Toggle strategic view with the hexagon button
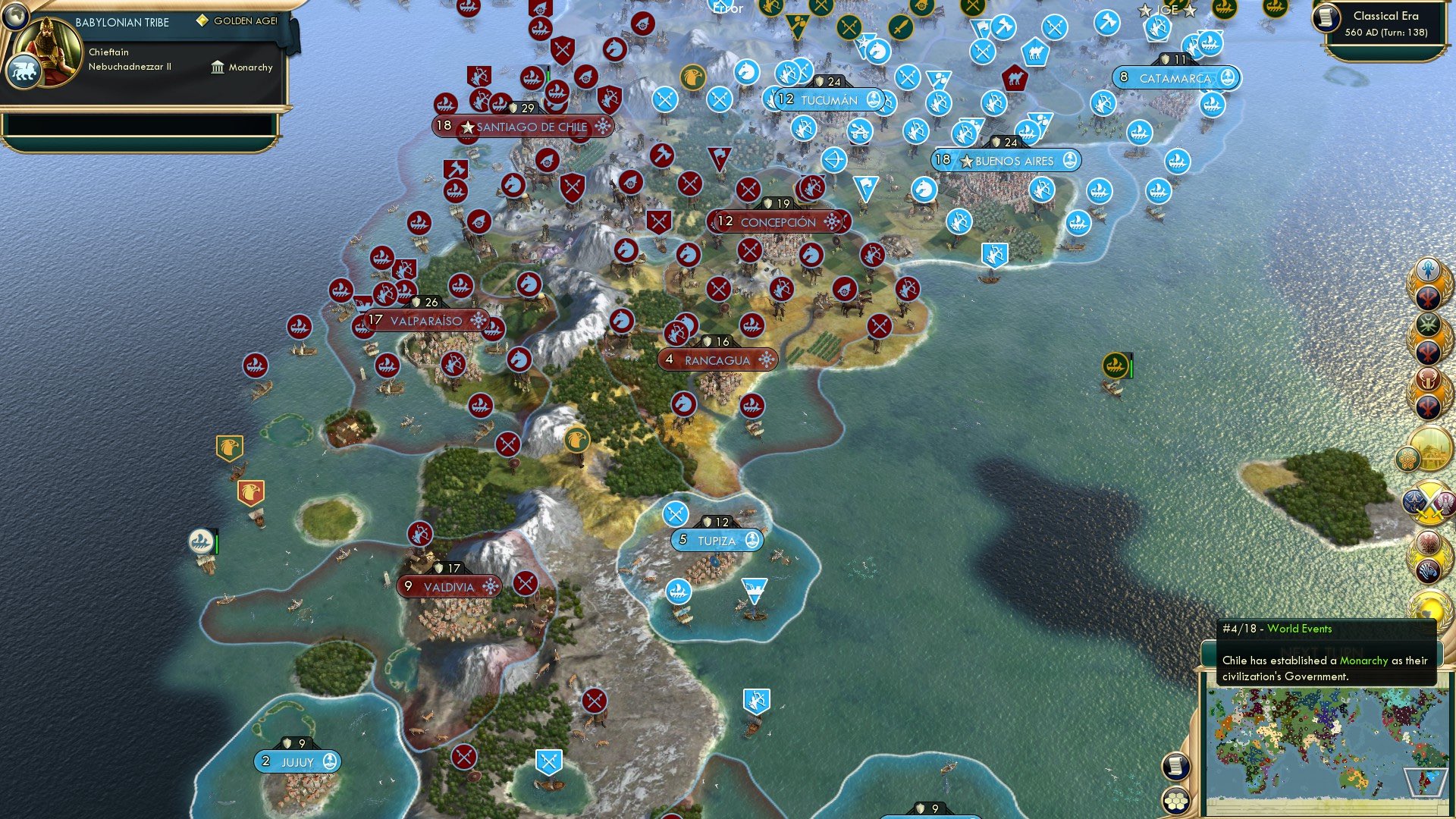Screen dimensions: 1456x819 tap(1175, 802)
